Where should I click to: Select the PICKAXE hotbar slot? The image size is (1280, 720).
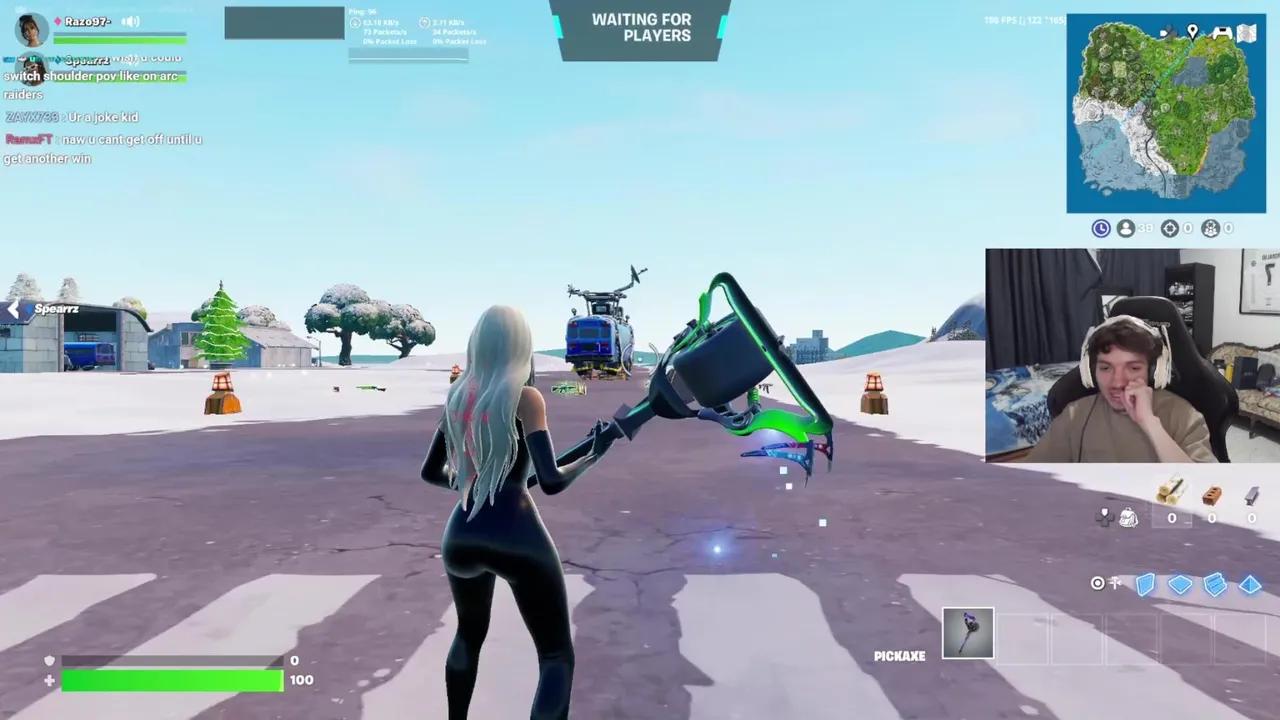pyautogui.click(x=967, y=632)
